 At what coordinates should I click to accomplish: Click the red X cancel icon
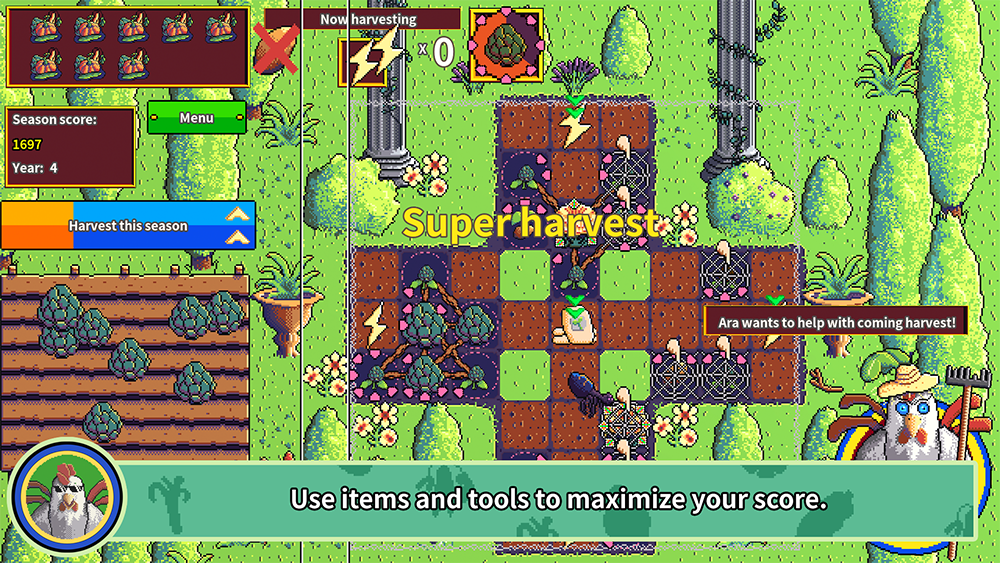275,50
